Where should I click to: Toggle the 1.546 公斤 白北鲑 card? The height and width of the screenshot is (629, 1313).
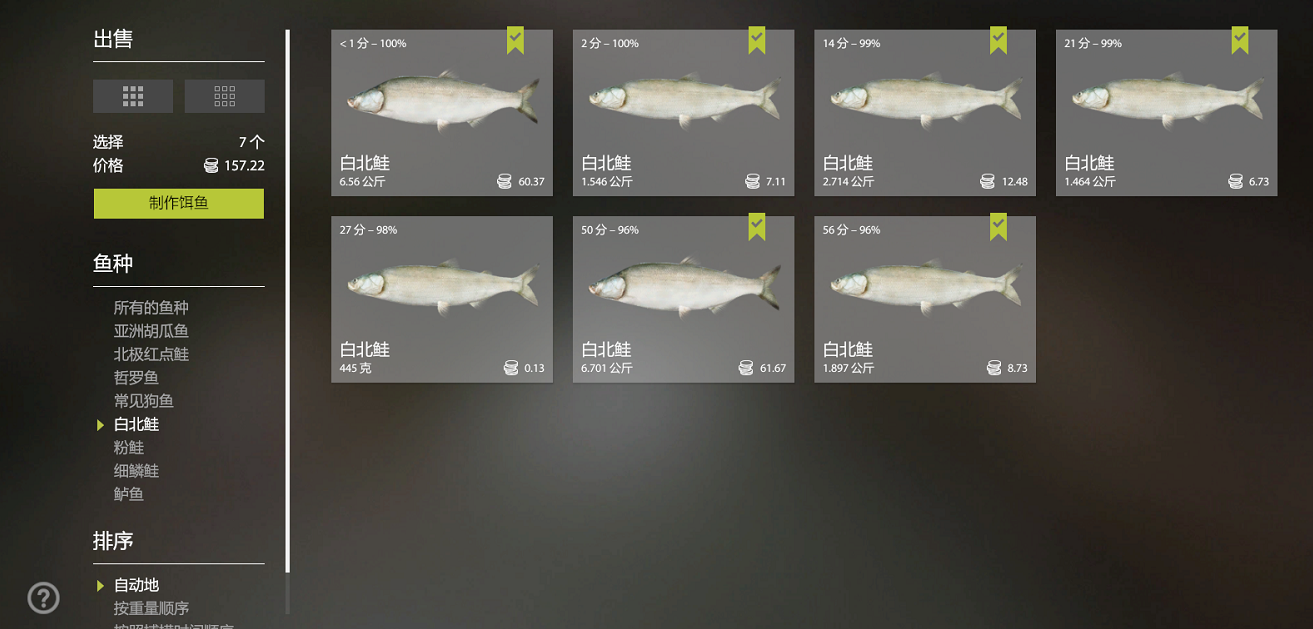point(683,113)
